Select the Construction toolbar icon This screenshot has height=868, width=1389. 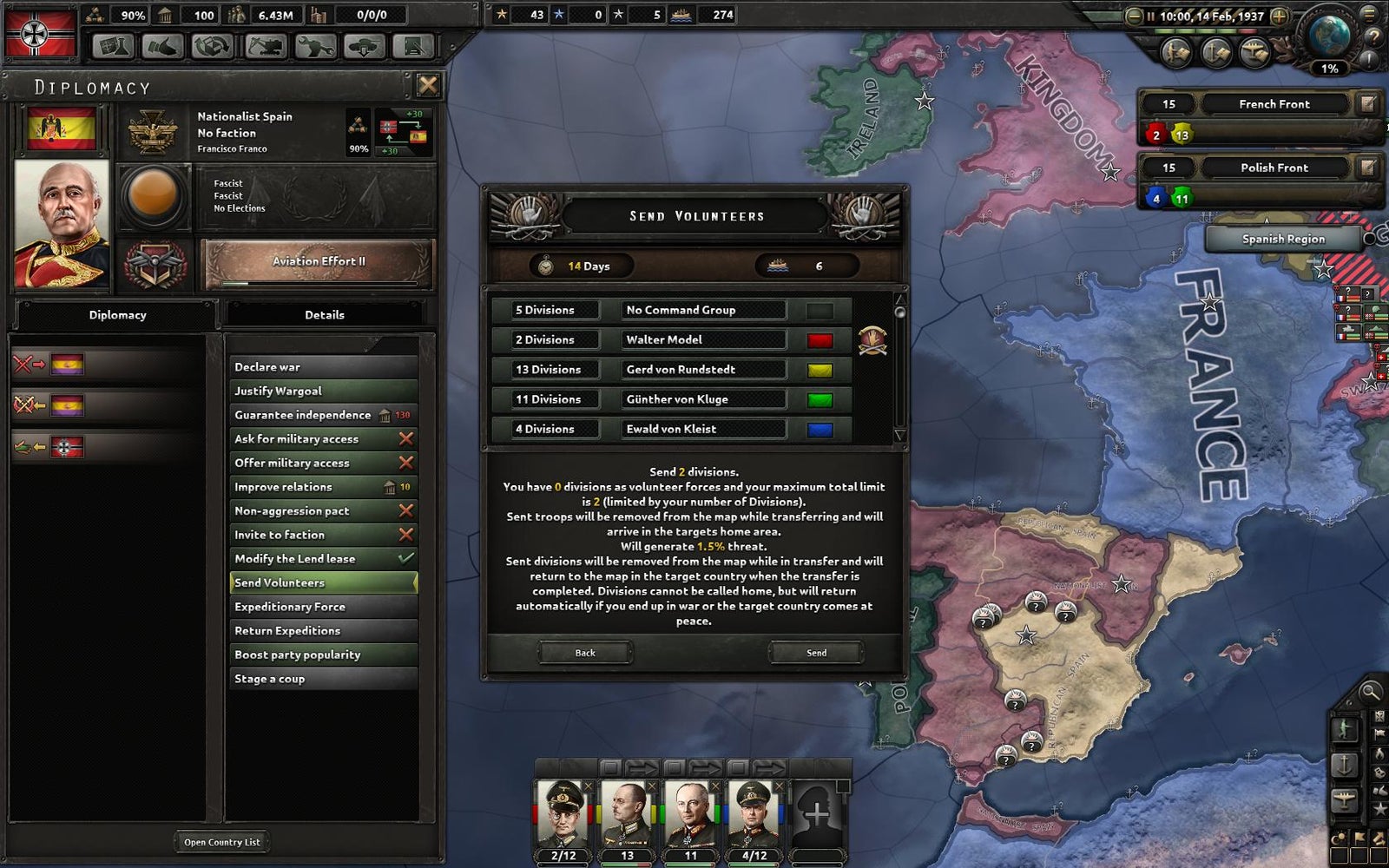[x=265, y=43]
